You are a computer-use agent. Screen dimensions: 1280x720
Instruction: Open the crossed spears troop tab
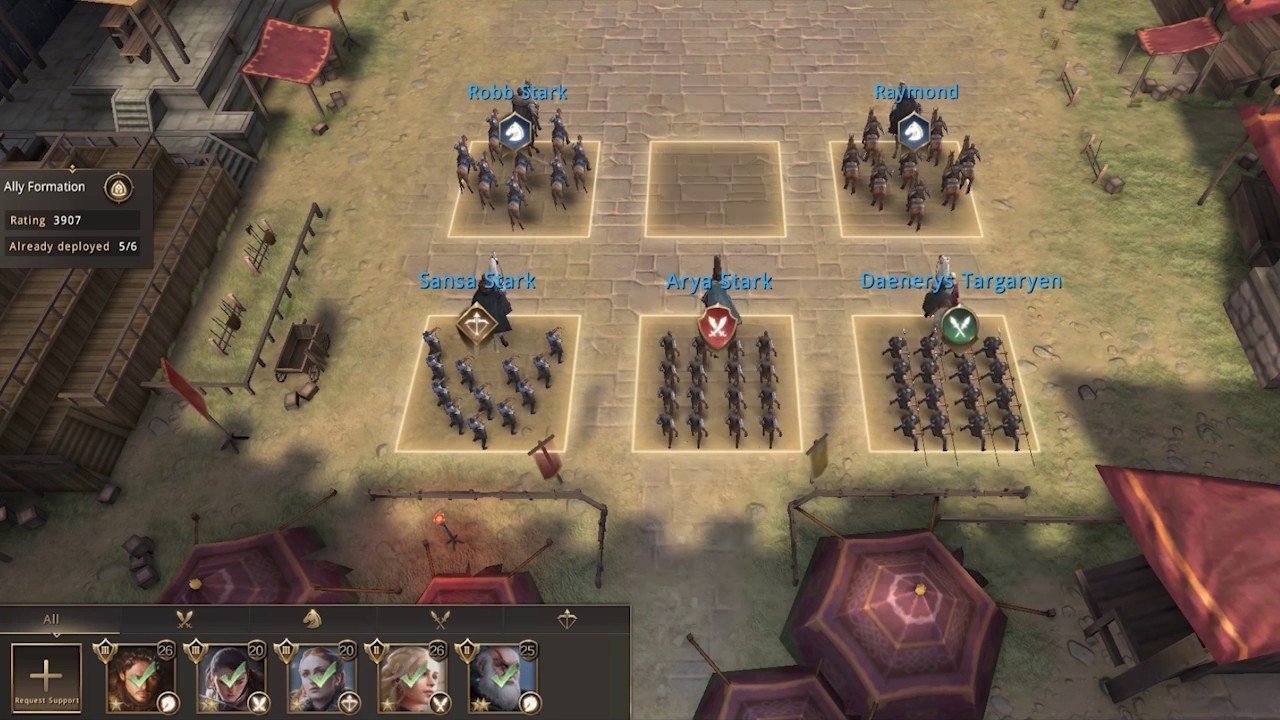pyautogui.click(x=440, y=619)
